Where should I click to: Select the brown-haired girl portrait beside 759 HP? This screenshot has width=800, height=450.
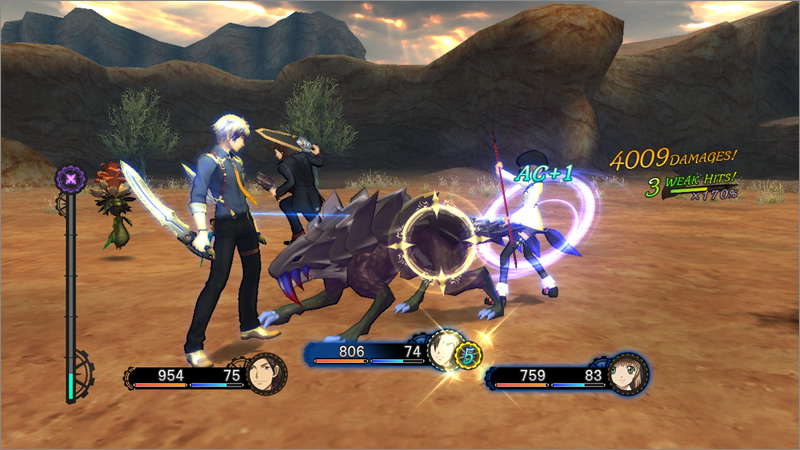click(x=627, y=373)
